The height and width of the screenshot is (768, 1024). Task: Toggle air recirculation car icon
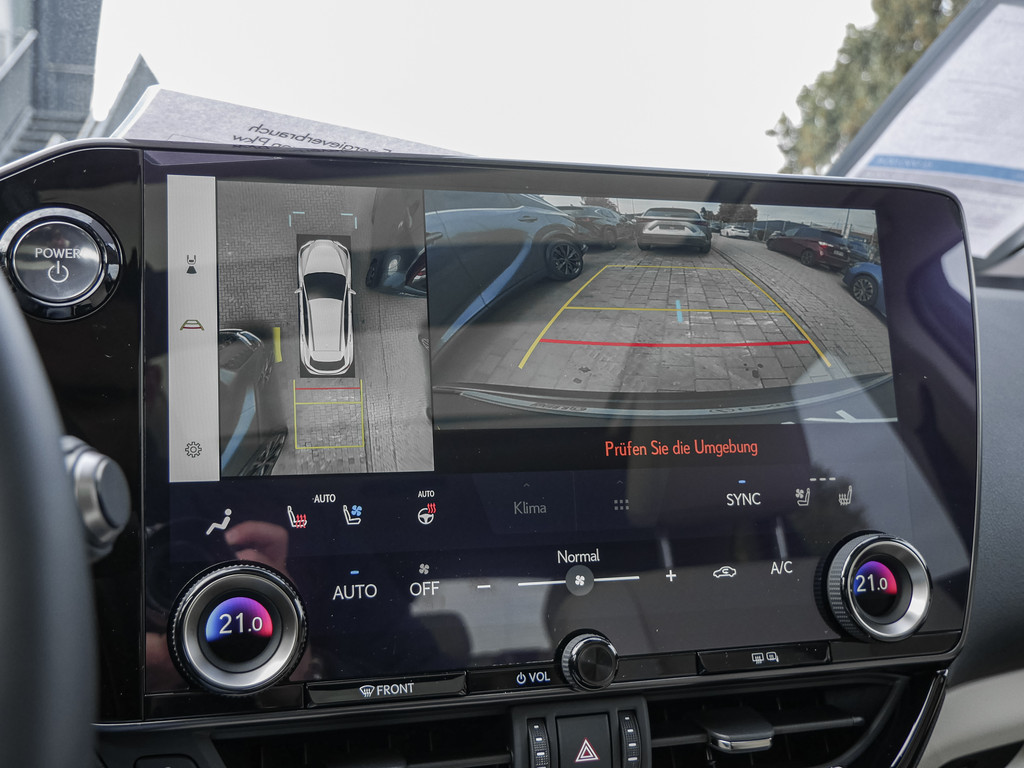click(724, 572)
